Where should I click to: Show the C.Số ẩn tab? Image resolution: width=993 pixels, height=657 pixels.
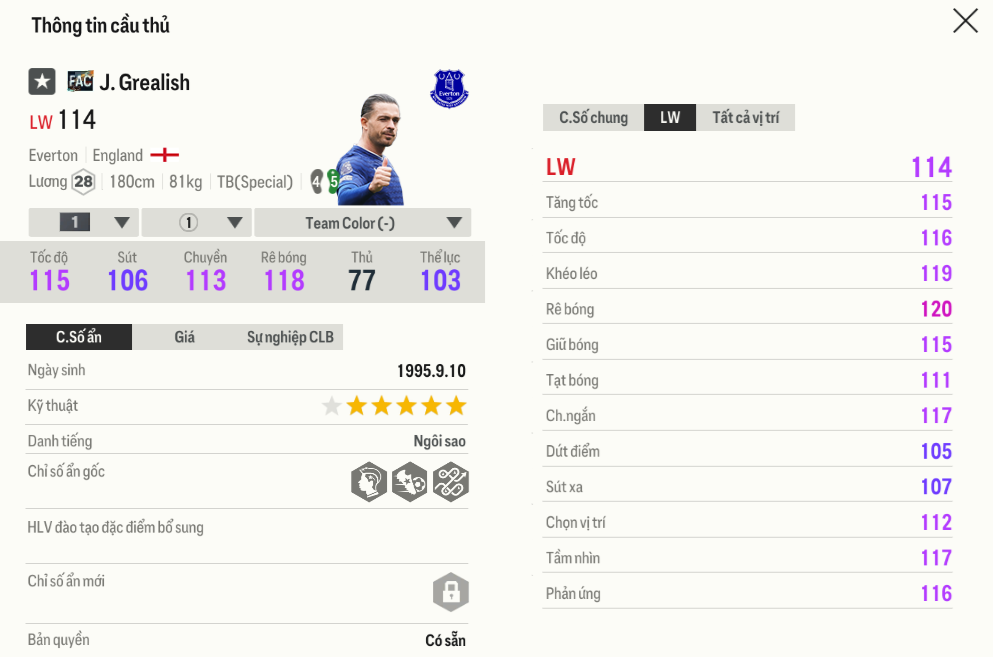point(79,337)
